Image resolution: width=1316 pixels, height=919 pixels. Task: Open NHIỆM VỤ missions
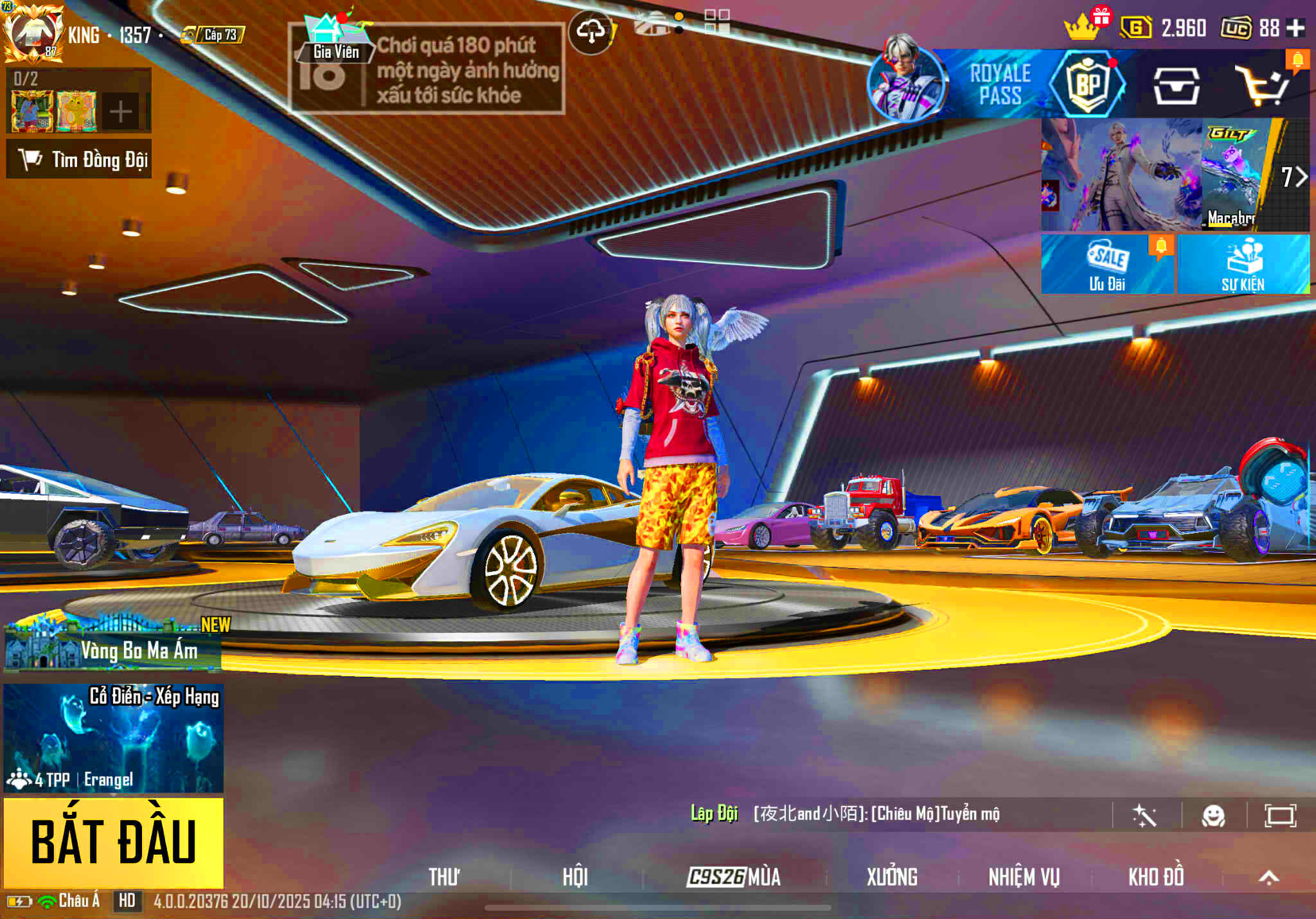point(1024,877)
